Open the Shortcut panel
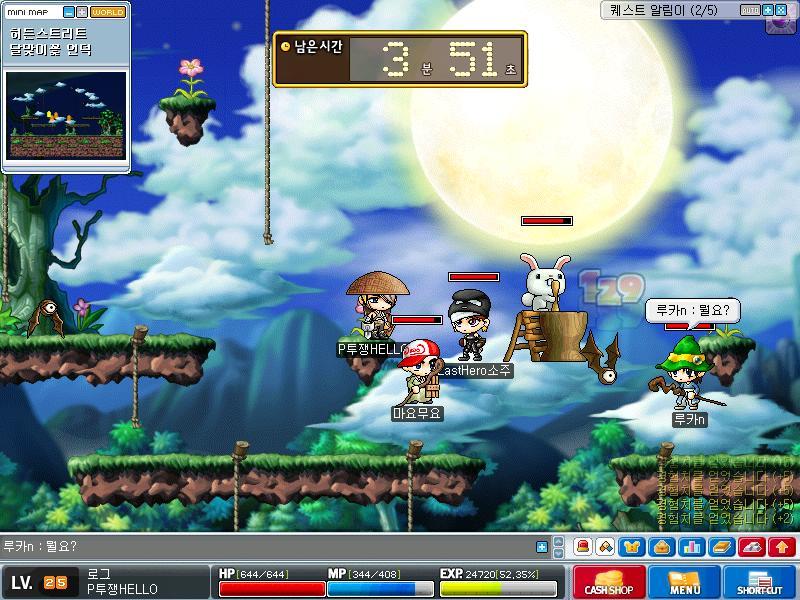The height and width of the screenshot is (600, 800). [x=759, y=582]
